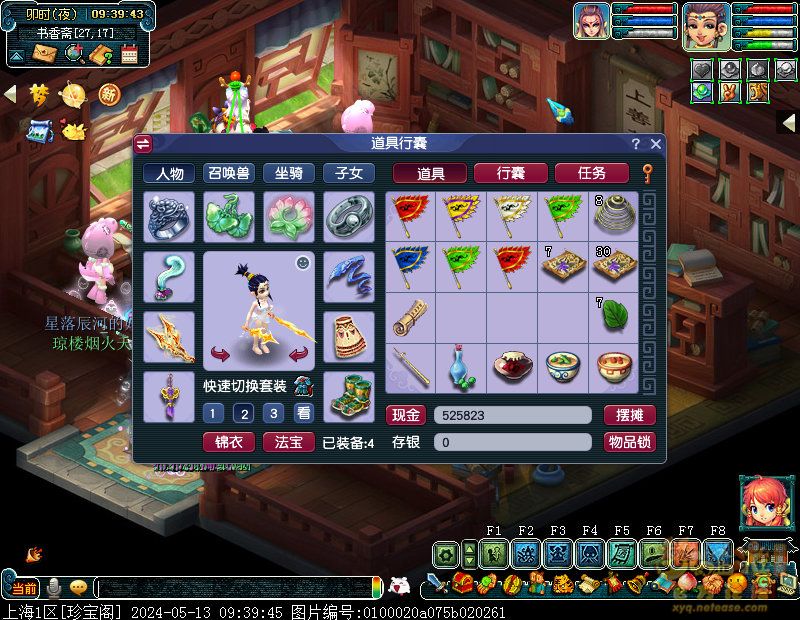Click the 摆摊 stall button
This screenshot has height=620, width=800.
[x=629, y=415]
